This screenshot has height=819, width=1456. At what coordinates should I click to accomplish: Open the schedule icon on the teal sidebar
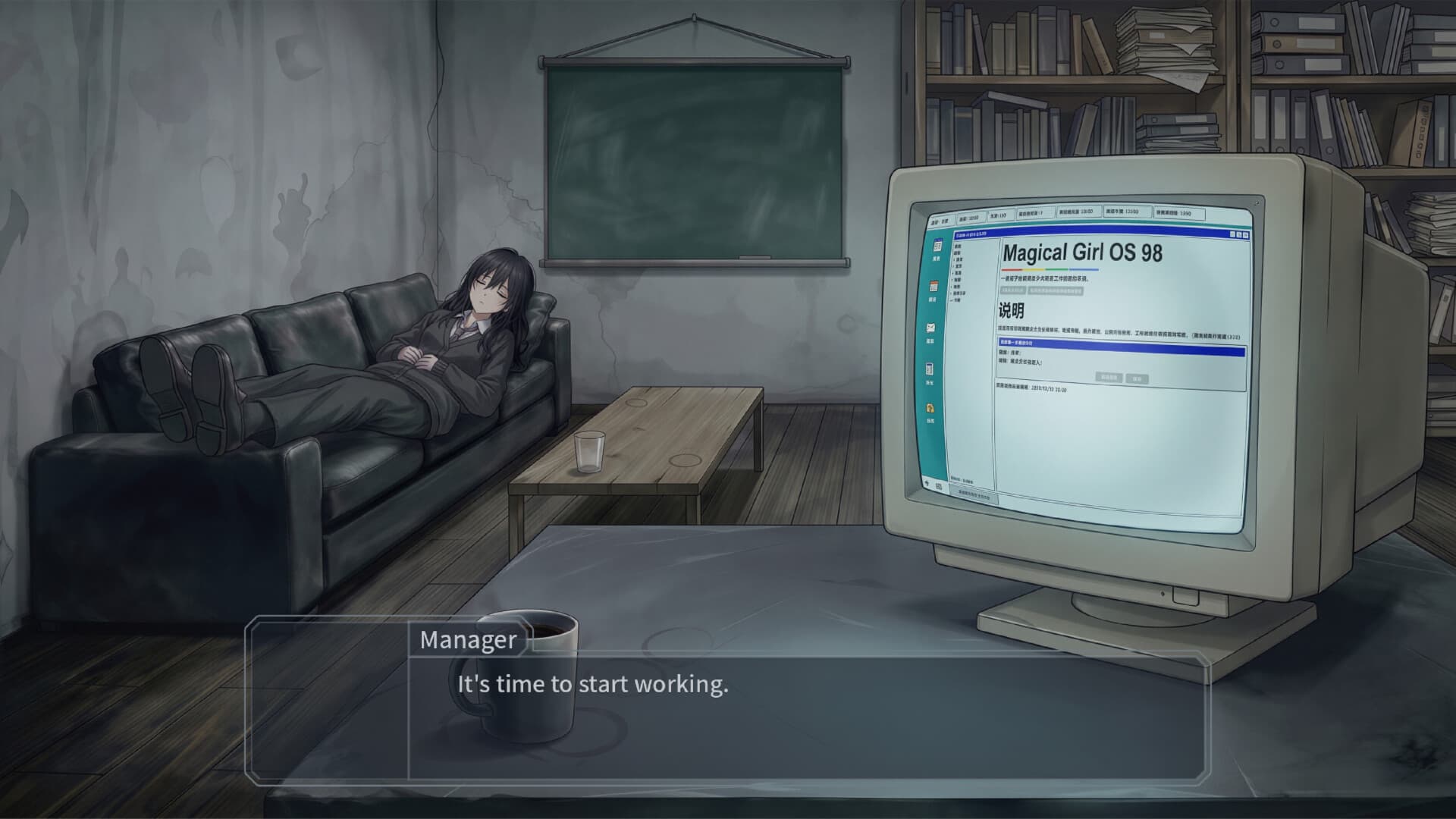click(936, 244)
